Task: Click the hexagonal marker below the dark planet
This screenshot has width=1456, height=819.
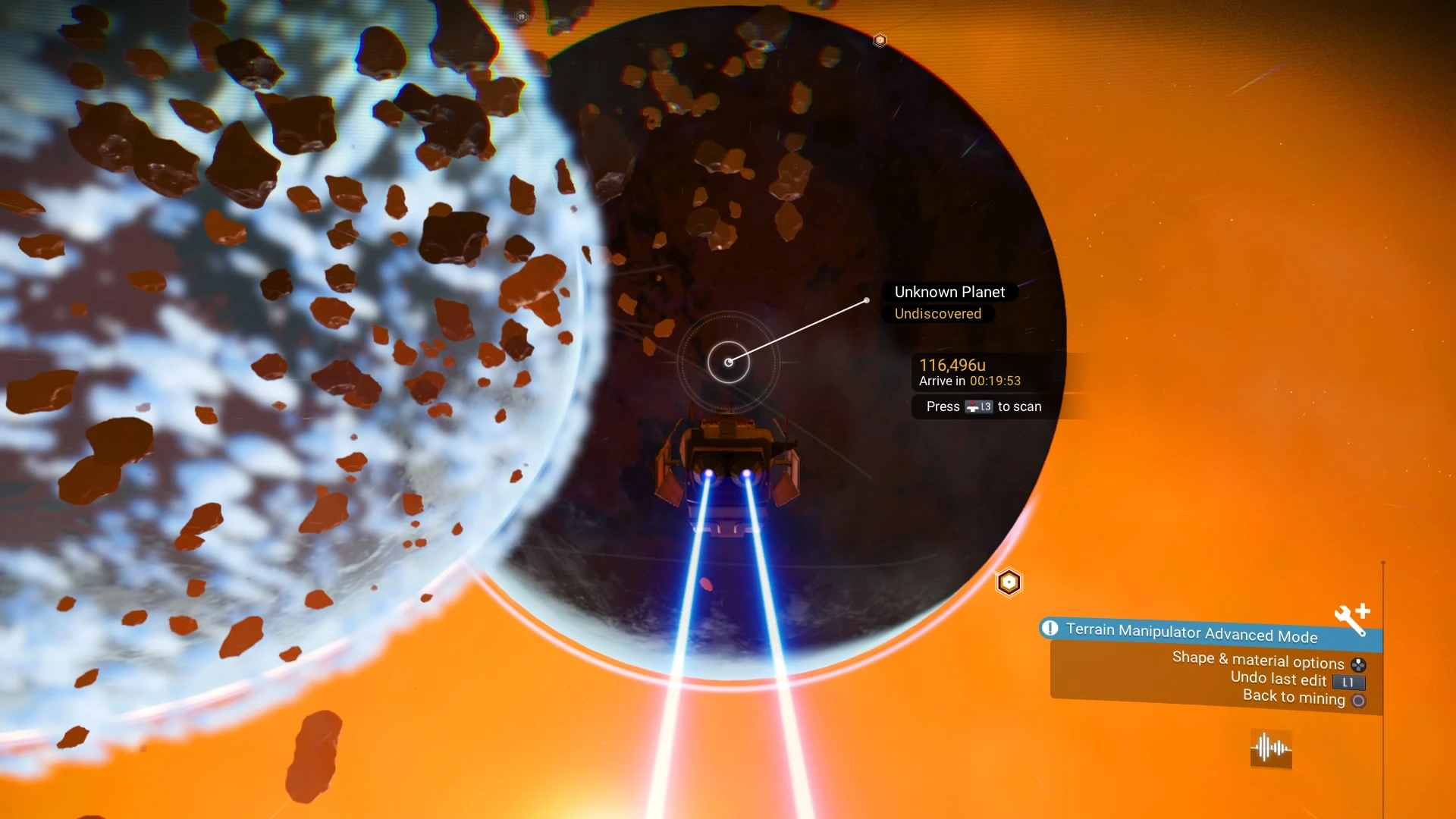Action: pos(1009,582)
